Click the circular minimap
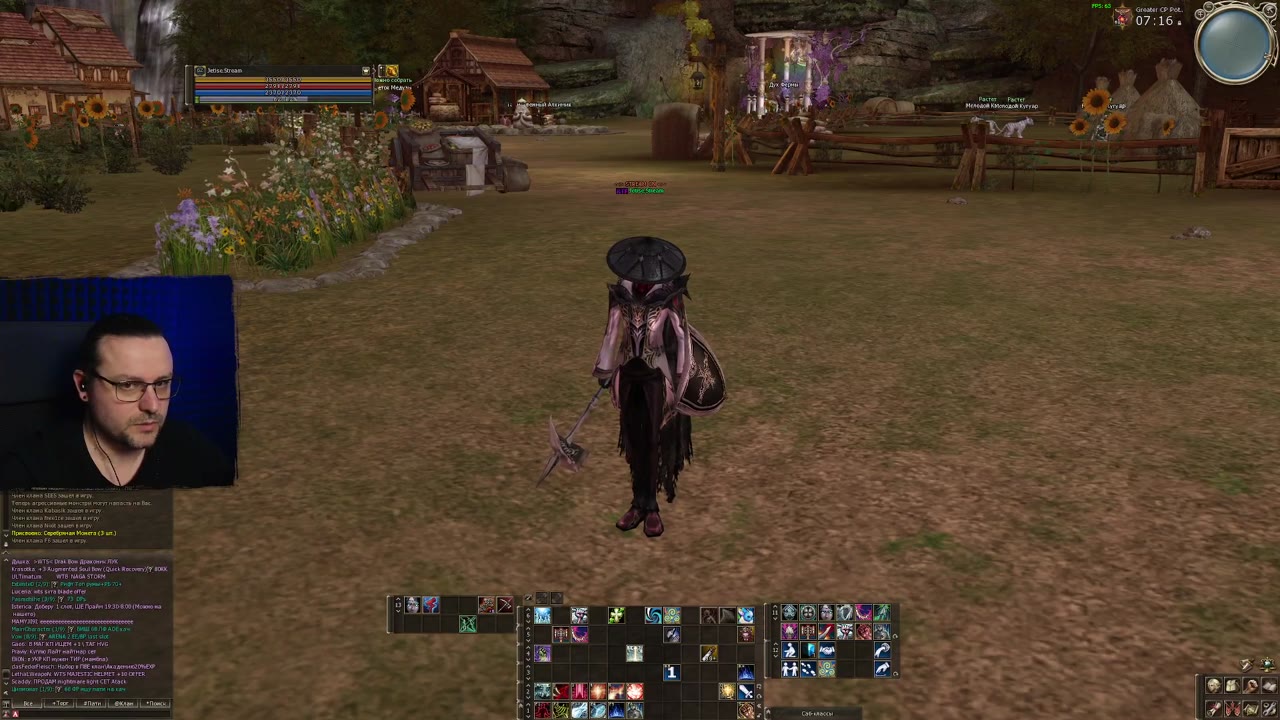The image size is (1280, 720). (1235, 45)
